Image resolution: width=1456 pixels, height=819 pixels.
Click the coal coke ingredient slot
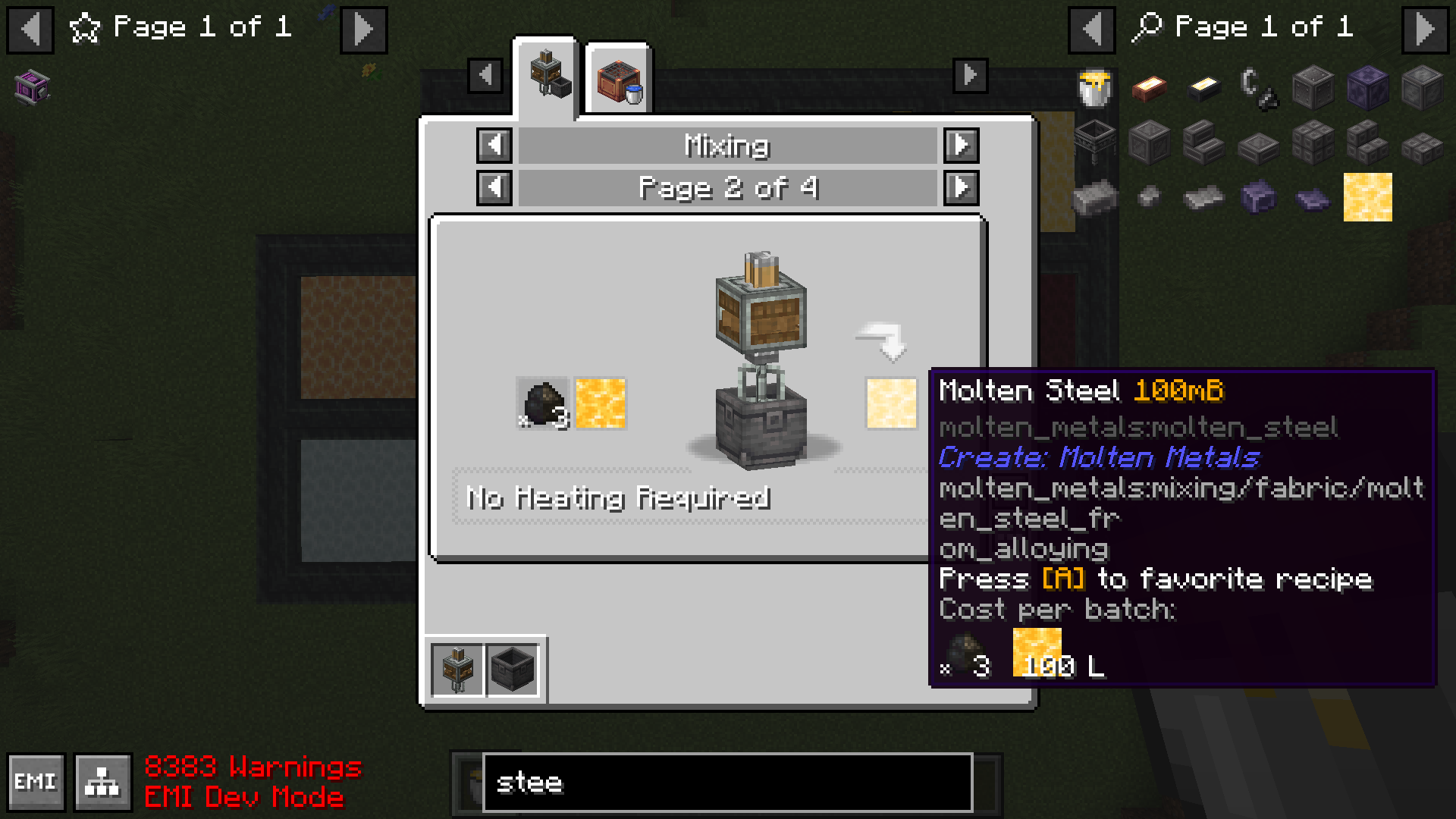pos(543,403)
